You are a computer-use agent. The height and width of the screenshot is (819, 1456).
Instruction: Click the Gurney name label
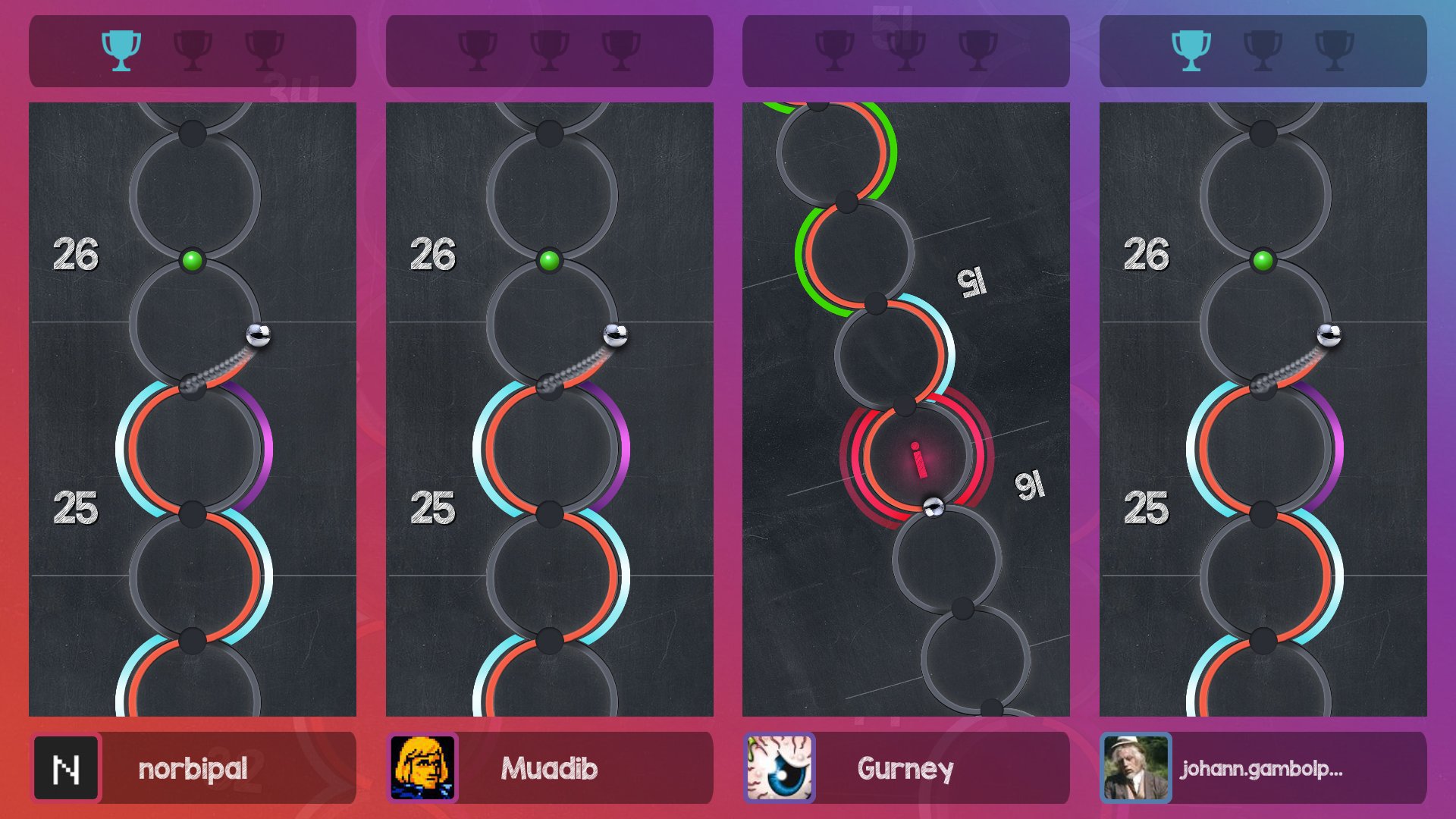907,767
